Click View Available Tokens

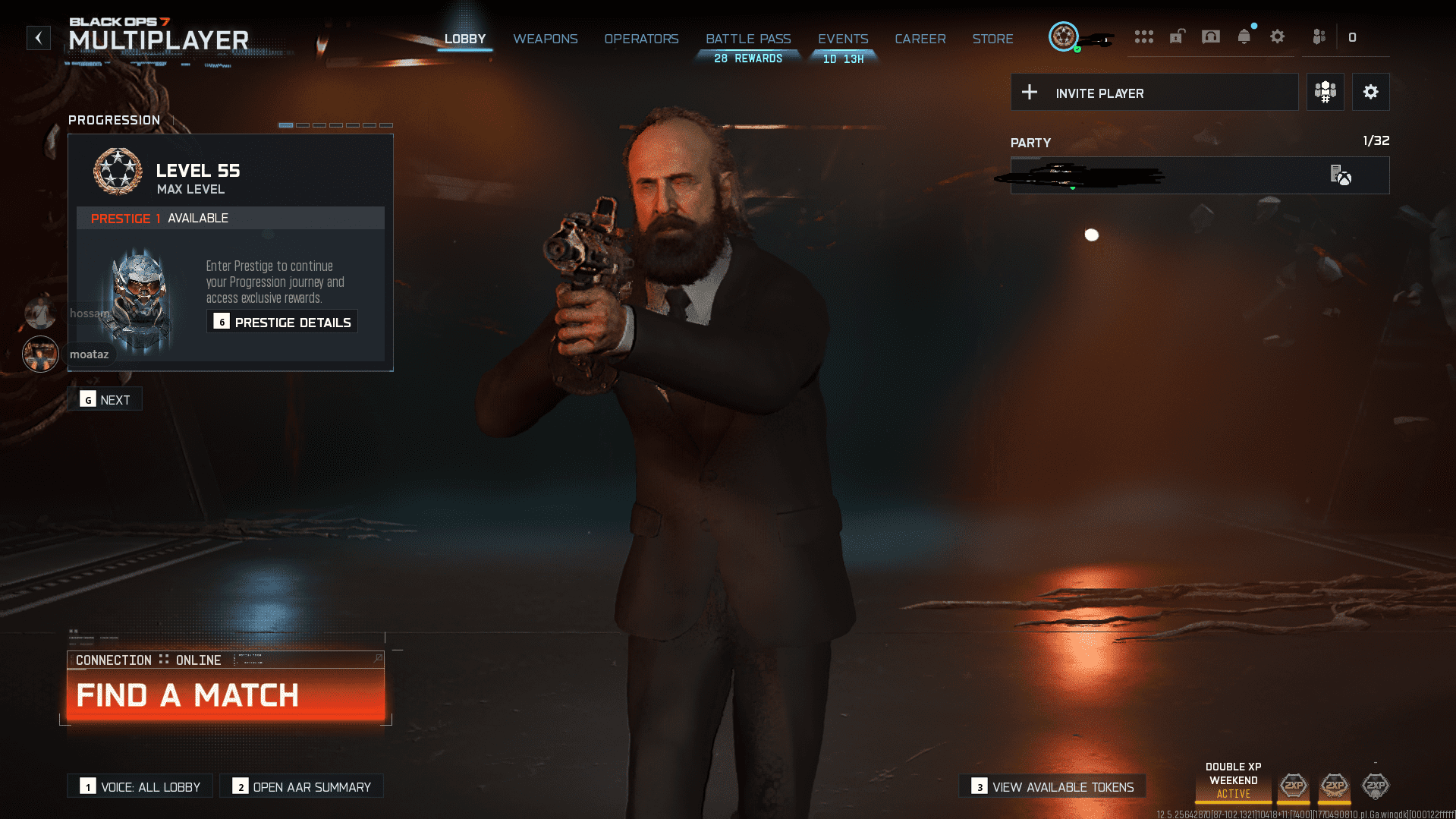coord(1052,786)
